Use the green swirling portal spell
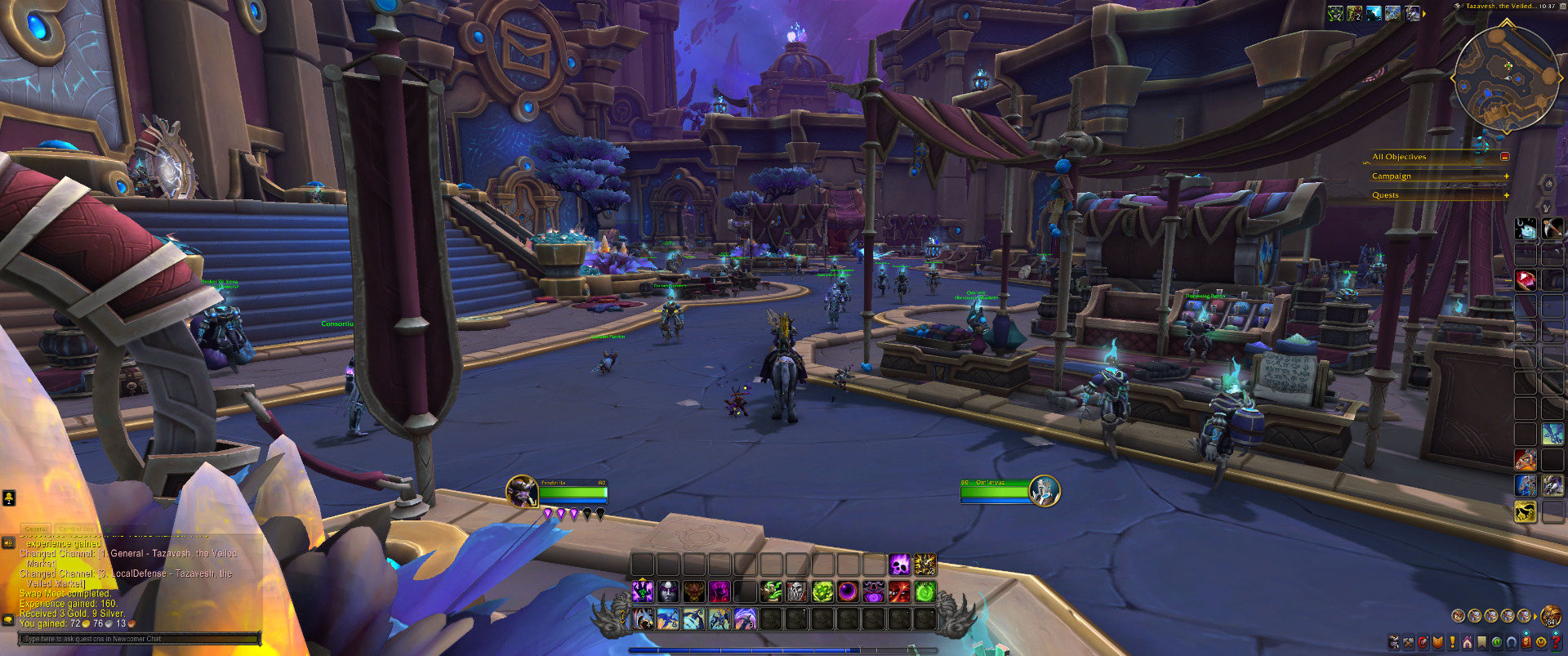1568x656 pixels. point(925,591)
